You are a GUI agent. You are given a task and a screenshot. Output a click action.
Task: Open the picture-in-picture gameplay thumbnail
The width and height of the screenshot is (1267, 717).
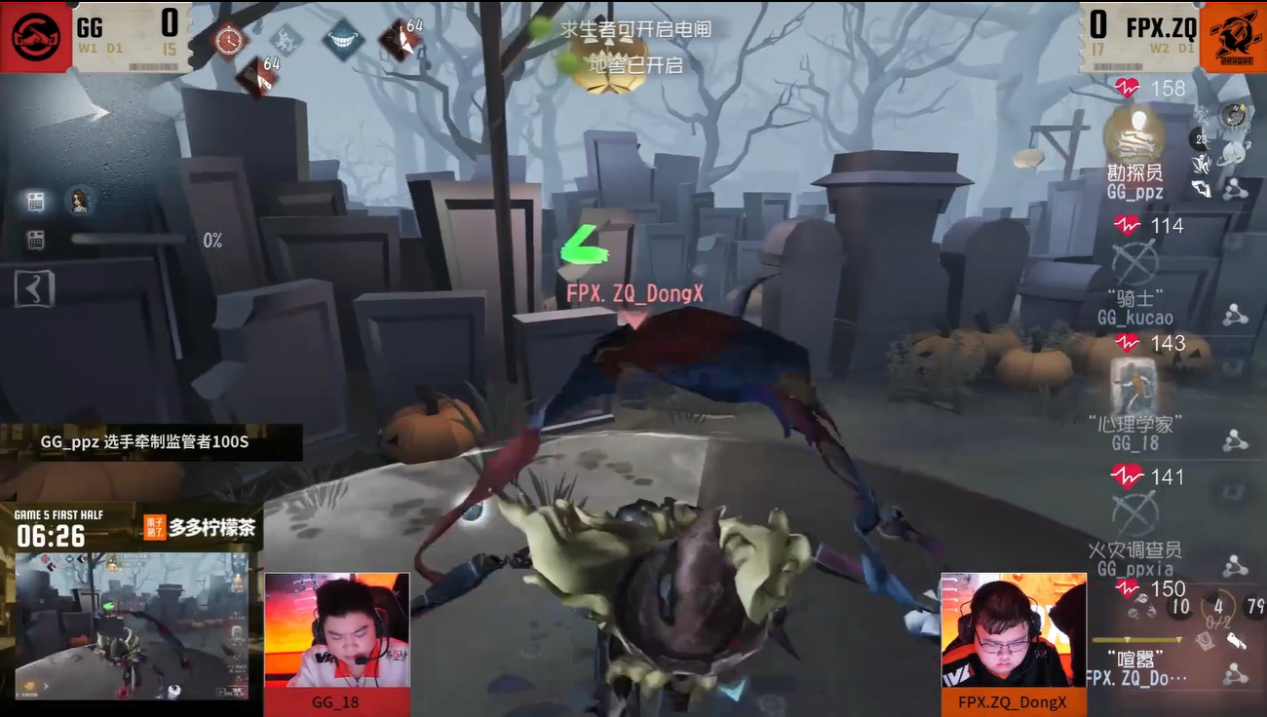[x=130, y=627]
